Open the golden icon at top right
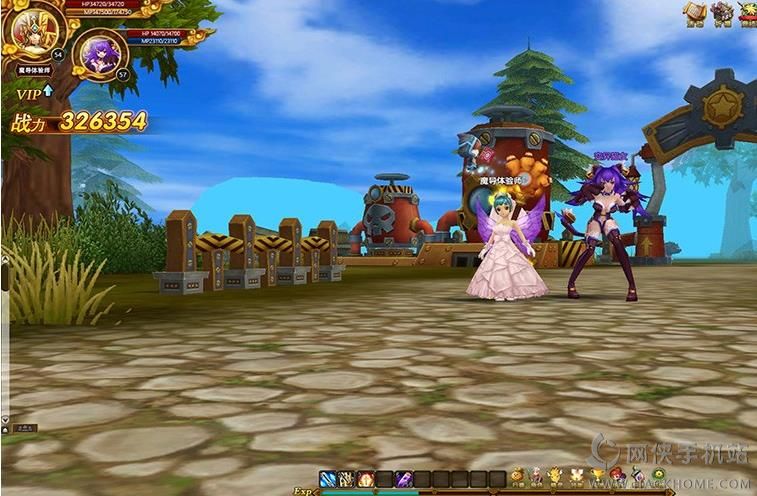Viewport: 757px width, 496px height. pos(694,13)
